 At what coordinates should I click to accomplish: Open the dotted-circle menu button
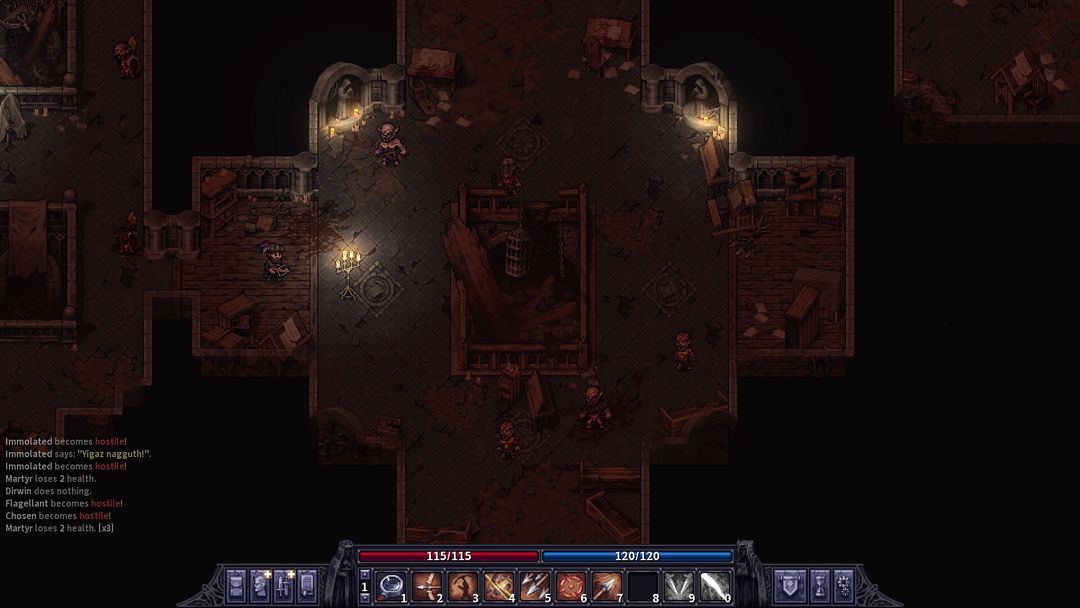[x=843, y=584]
